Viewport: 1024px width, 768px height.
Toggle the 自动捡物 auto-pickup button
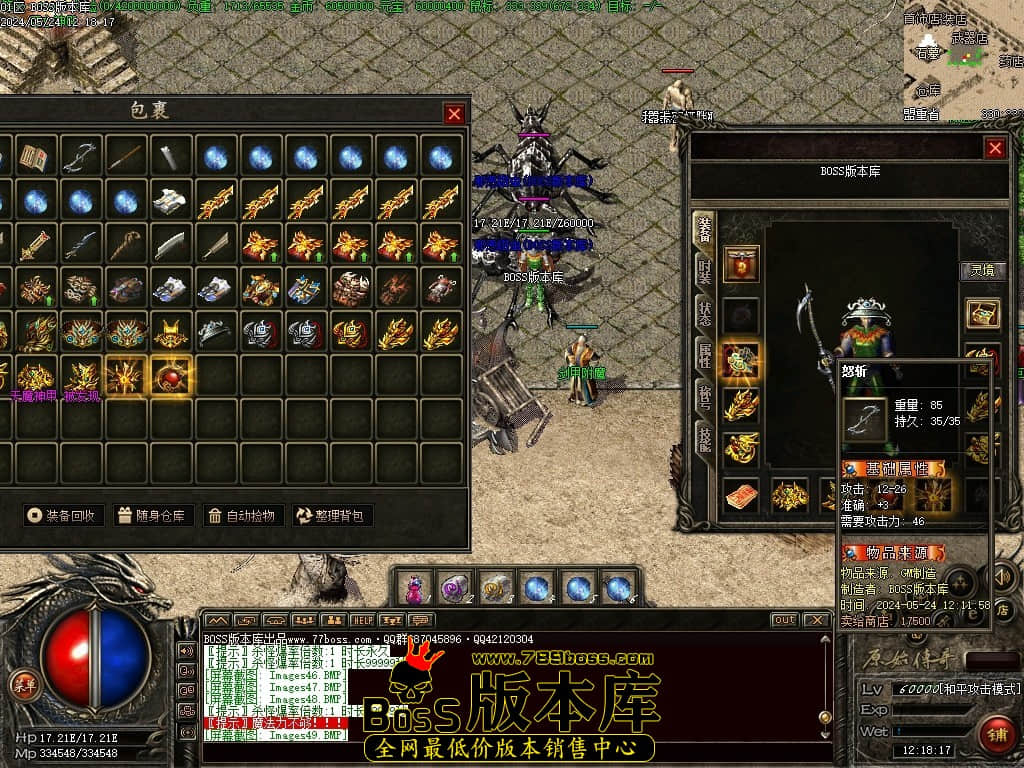pos(241,516)
